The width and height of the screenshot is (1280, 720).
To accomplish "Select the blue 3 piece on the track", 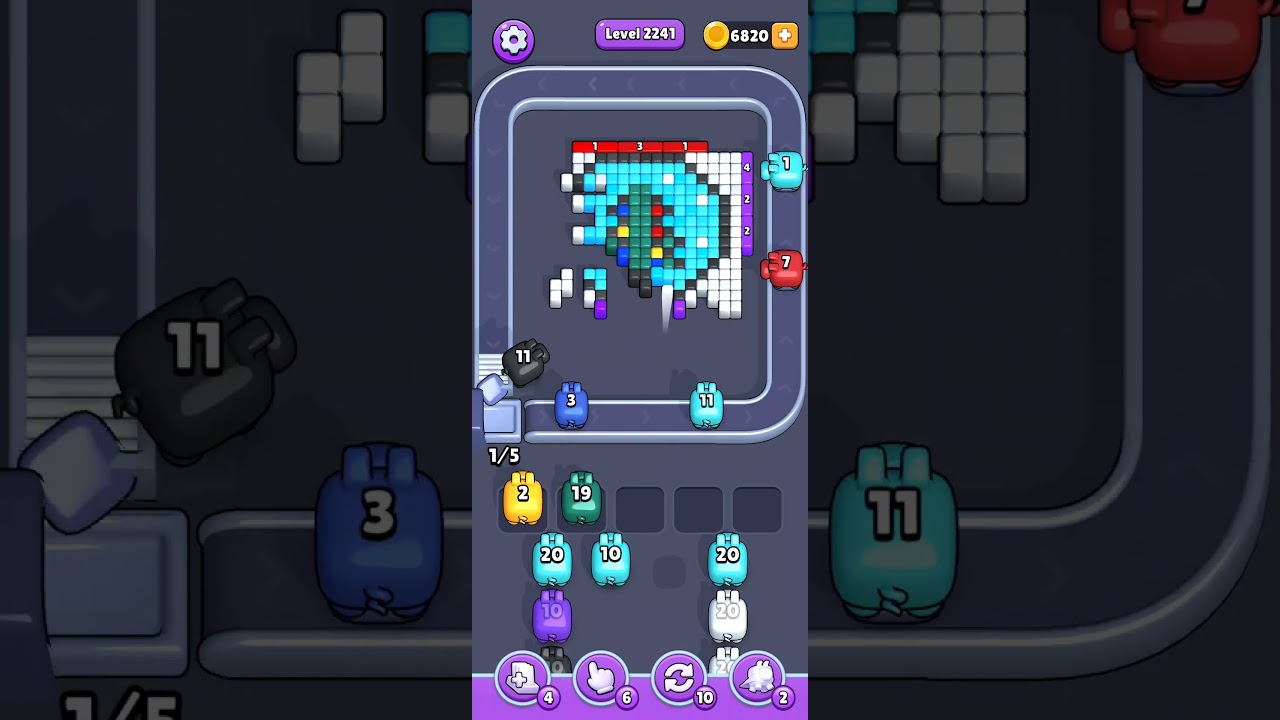I will tap(571, 405).
